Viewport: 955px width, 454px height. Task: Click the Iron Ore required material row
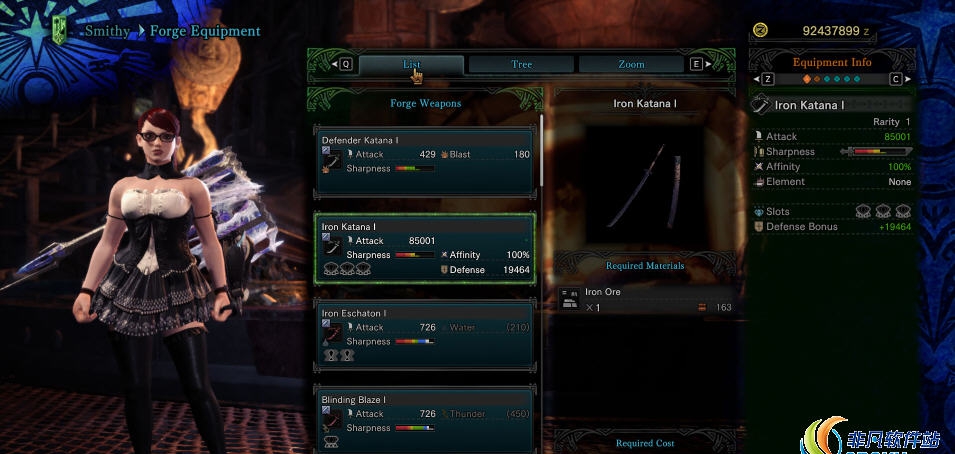[x=648, y=299]
